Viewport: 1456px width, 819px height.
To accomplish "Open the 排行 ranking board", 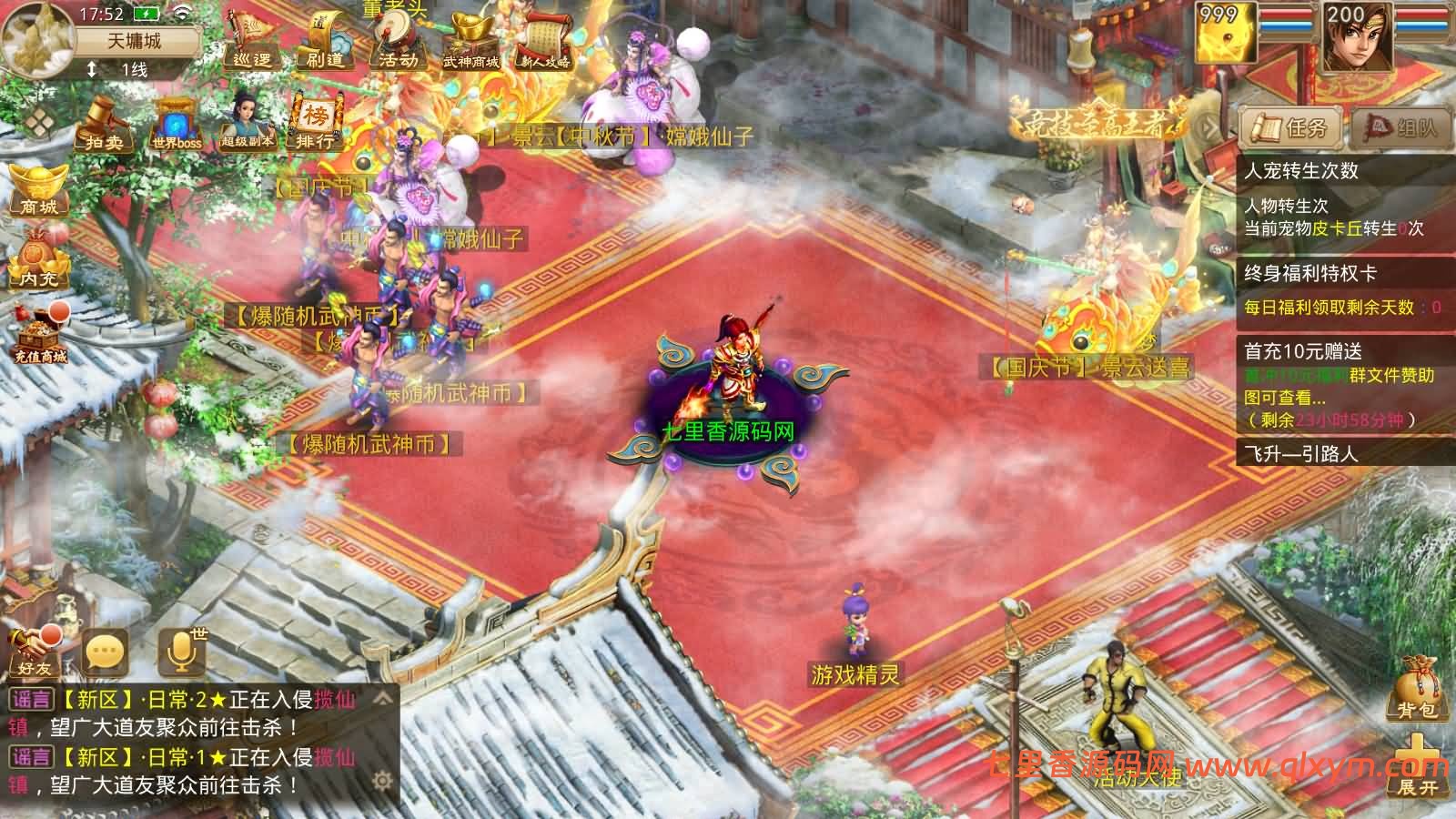I will 314,125.
